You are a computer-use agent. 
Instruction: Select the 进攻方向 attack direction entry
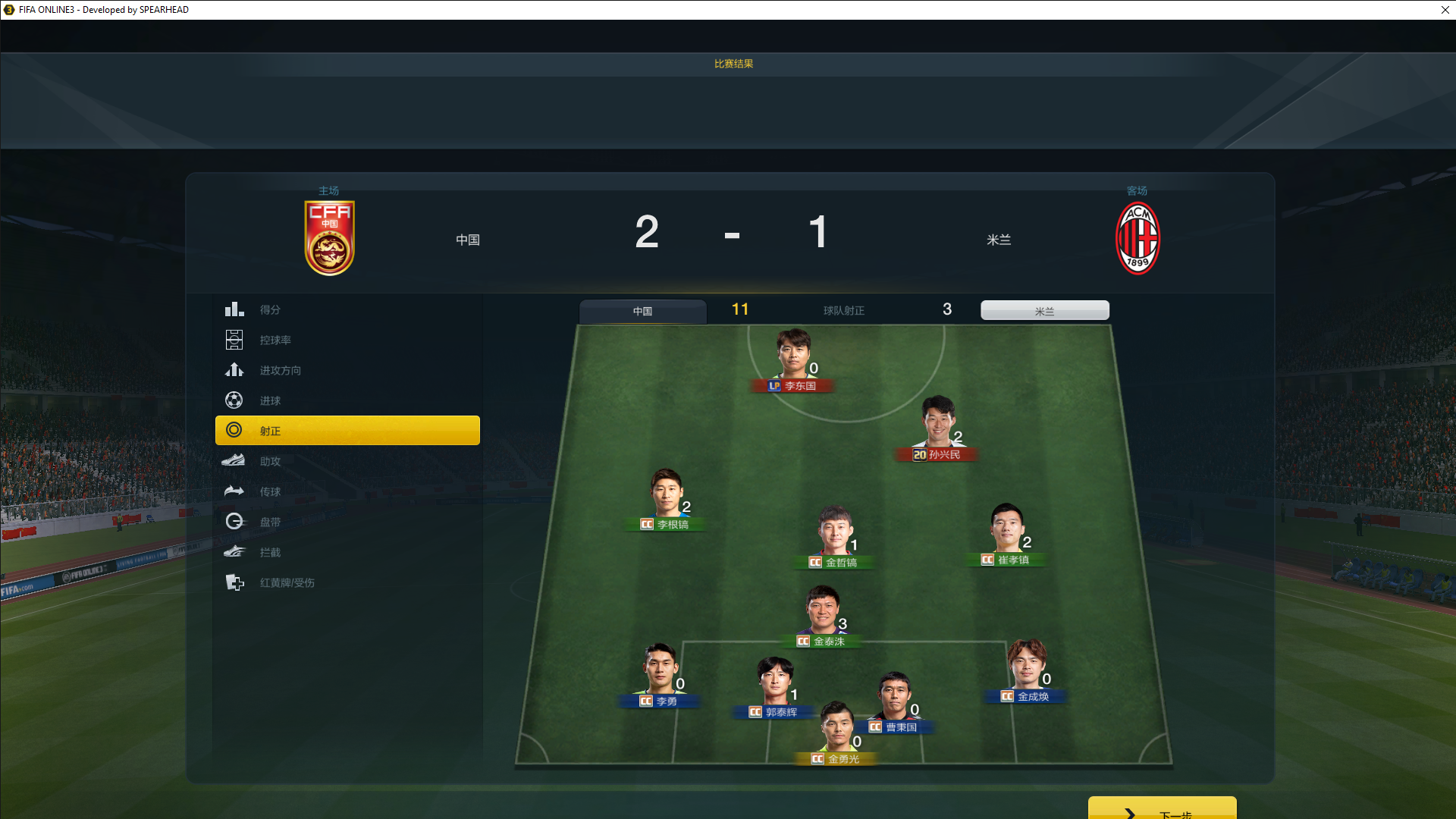[x=280, y=370]
